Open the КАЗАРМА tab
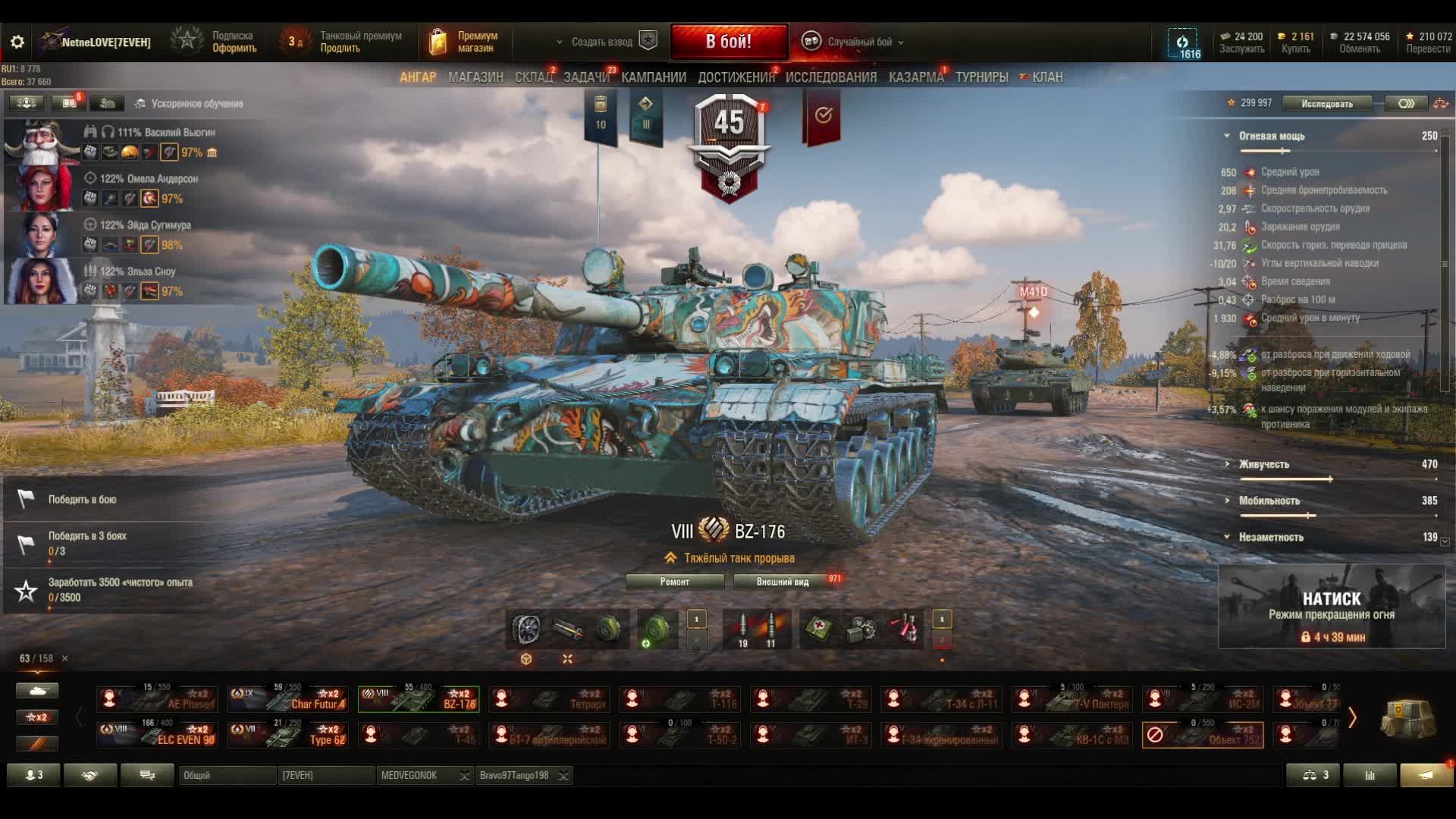The image size is (1456, 819). [915, 77]
